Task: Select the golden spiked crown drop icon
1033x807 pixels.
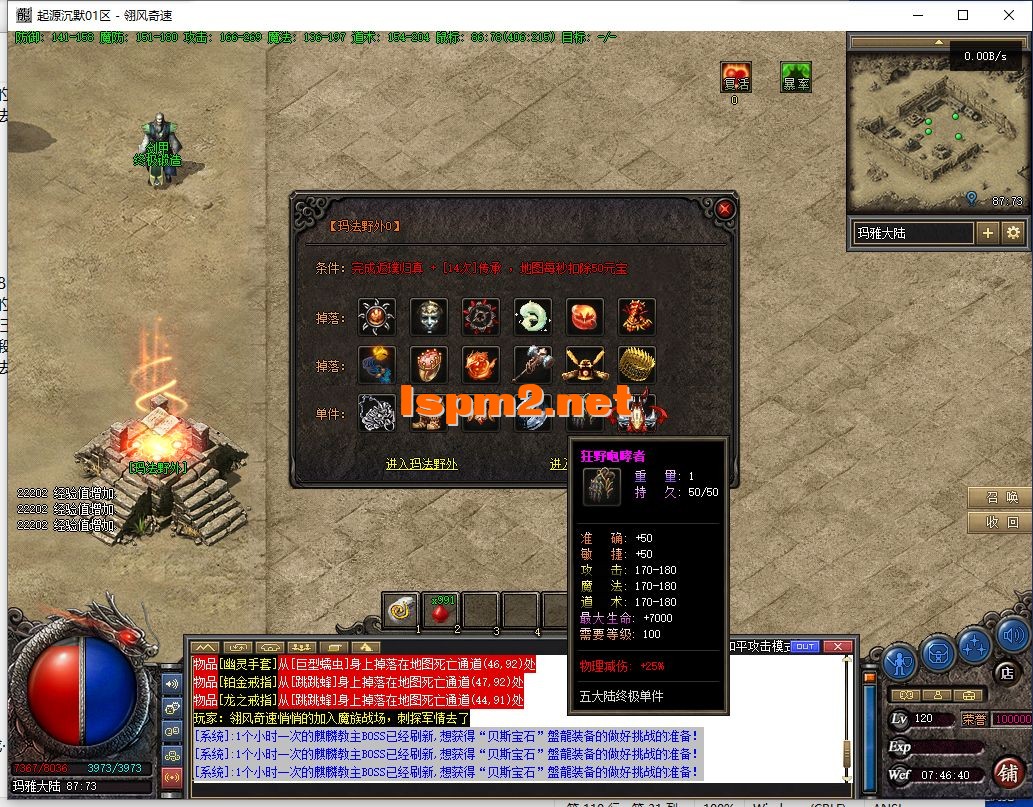Action: coord(637,365)
